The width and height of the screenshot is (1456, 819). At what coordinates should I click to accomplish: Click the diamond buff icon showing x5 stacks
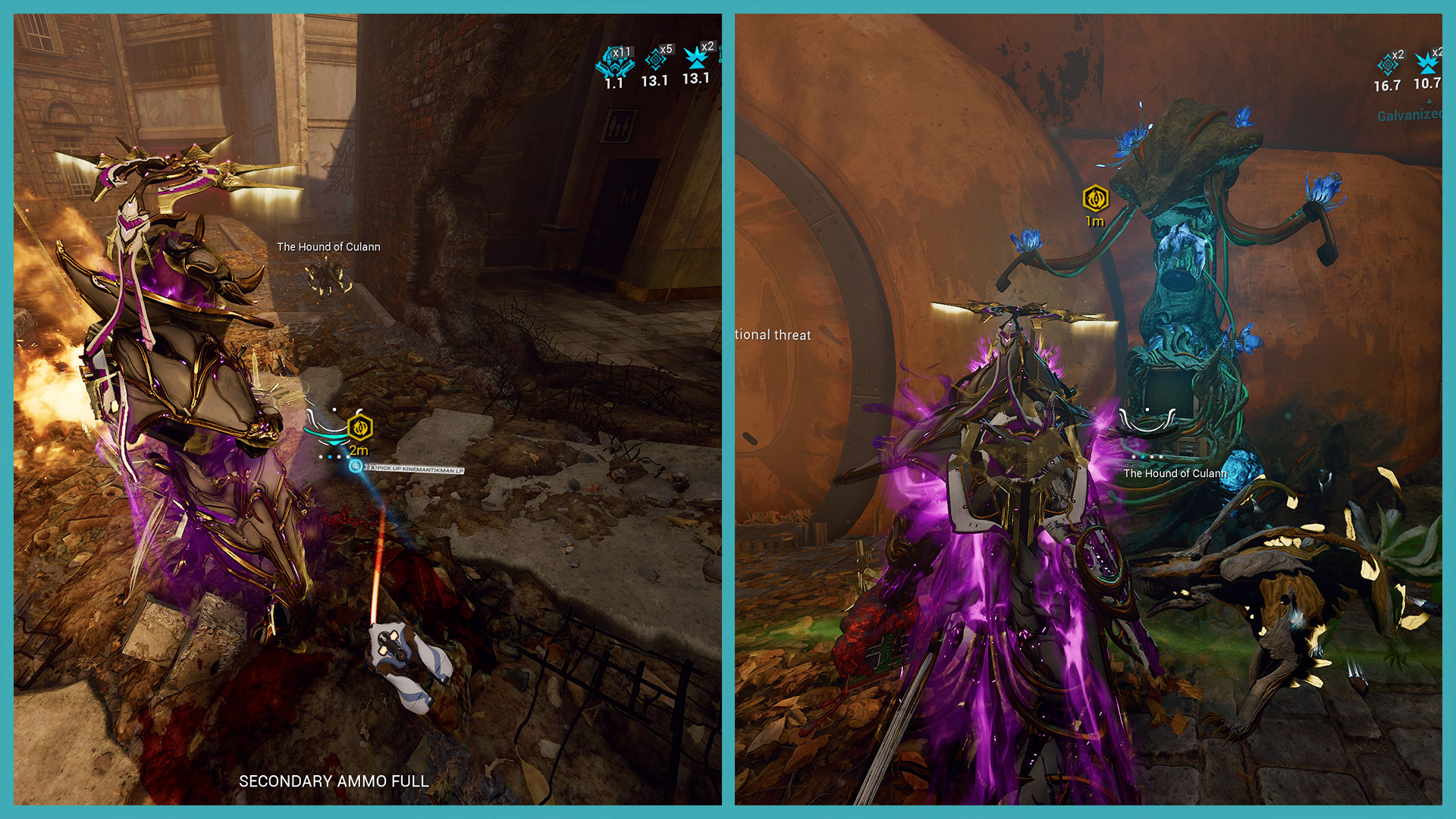(x=654, y=60)
